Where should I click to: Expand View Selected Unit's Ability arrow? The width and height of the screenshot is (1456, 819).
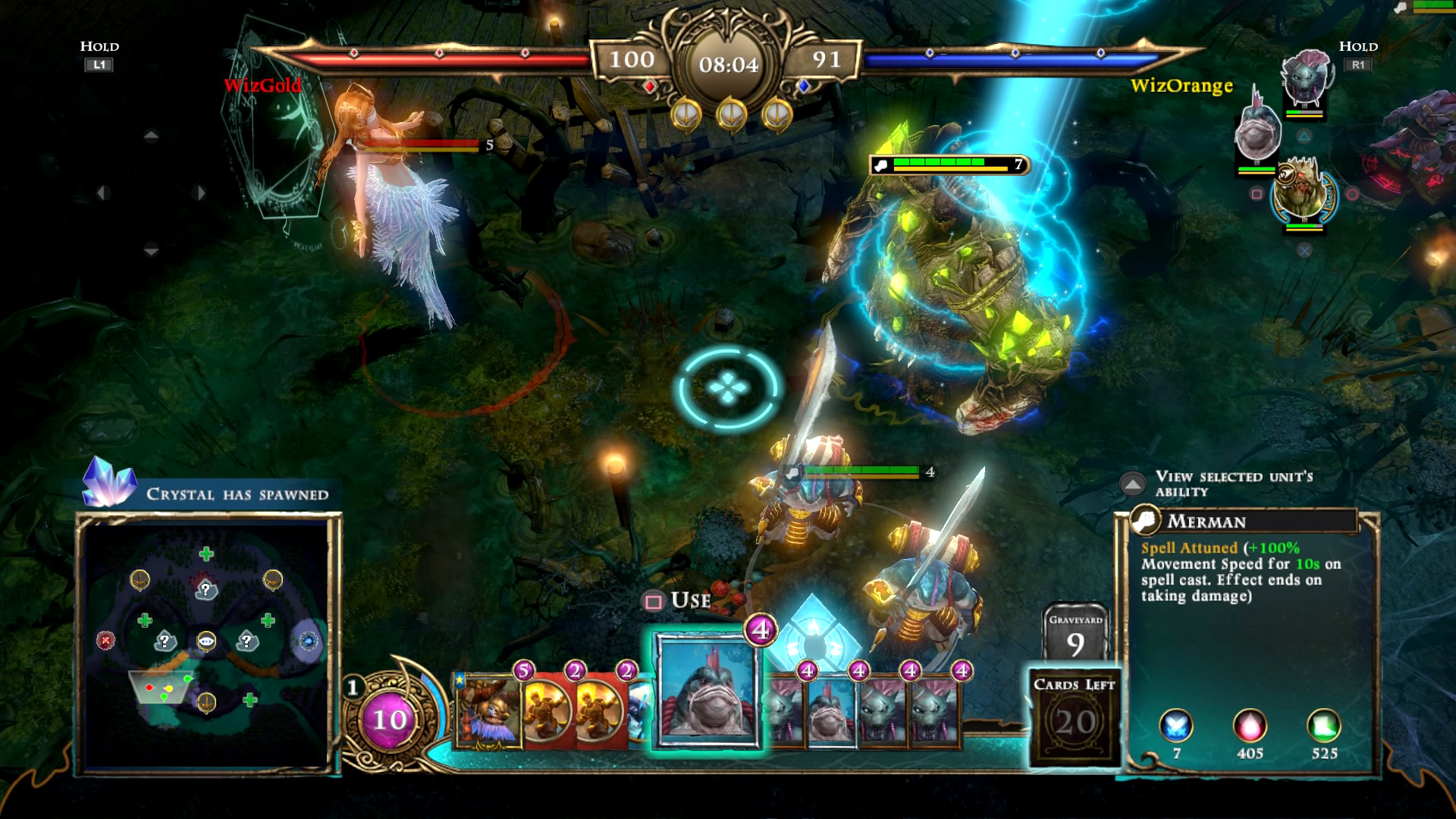[1132, 484]
